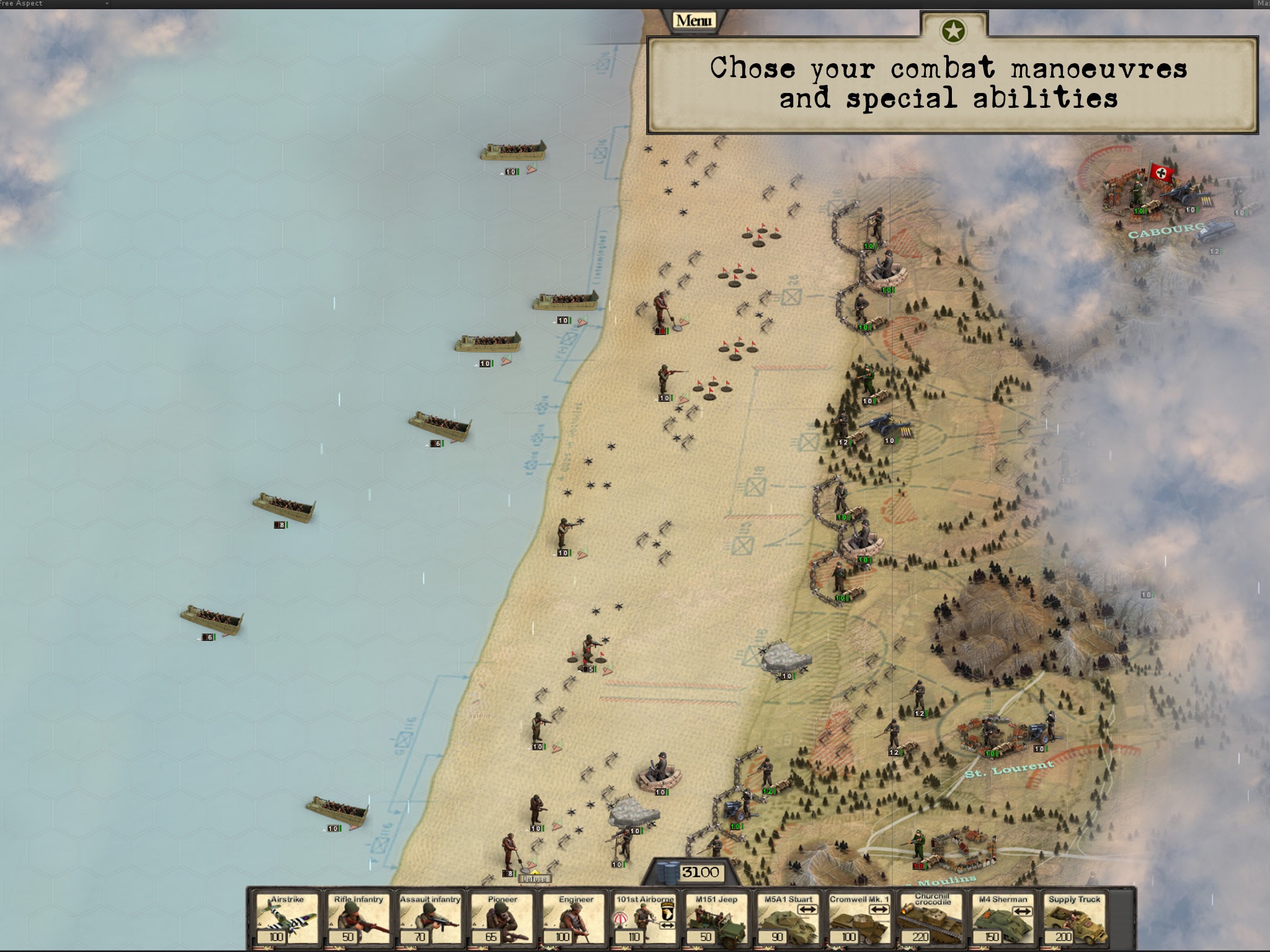1270x952 pixels.
Task: Pick the Churchill Crocodile card
Action: pyautogui.click(x=931, y=919)
